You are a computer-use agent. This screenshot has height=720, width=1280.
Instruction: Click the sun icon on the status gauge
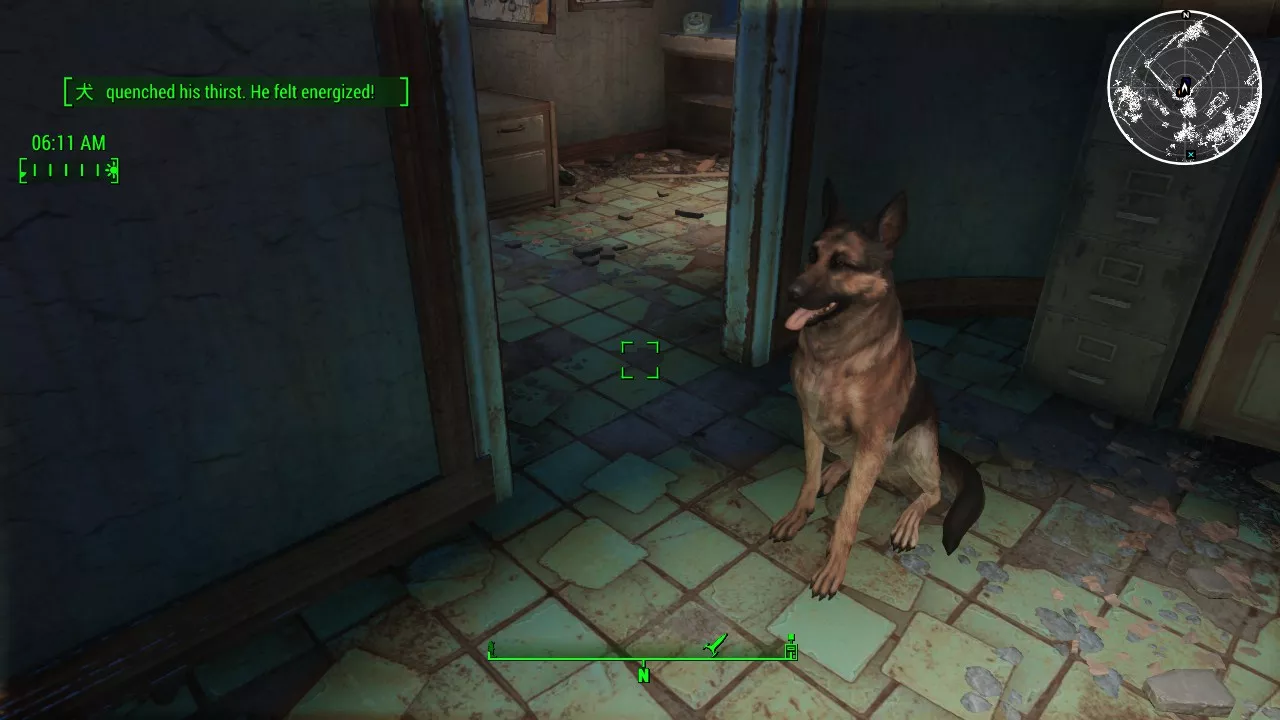tap(113, 169)
